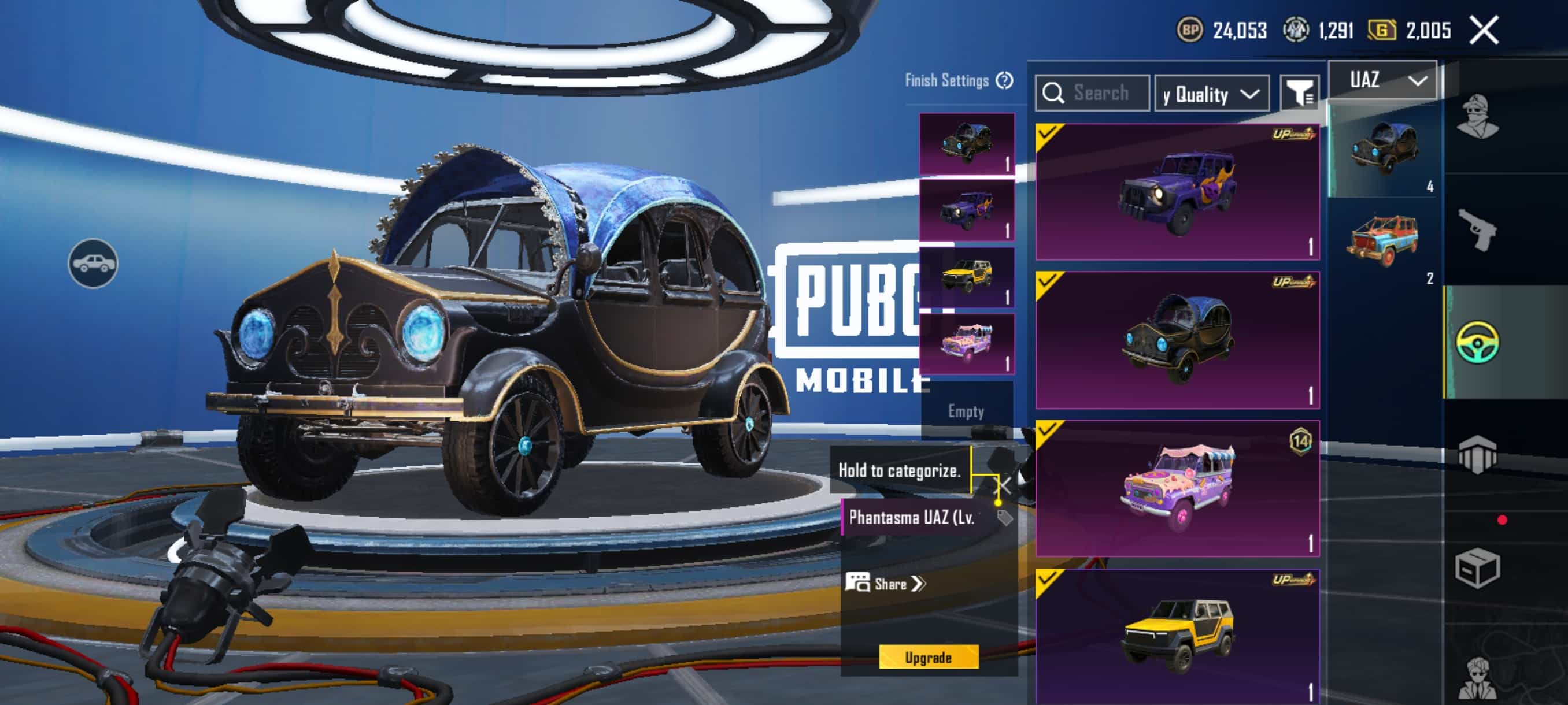Upgrade the Phantasma UAZ
The image size is (1568, 705).
click(927, 657)
